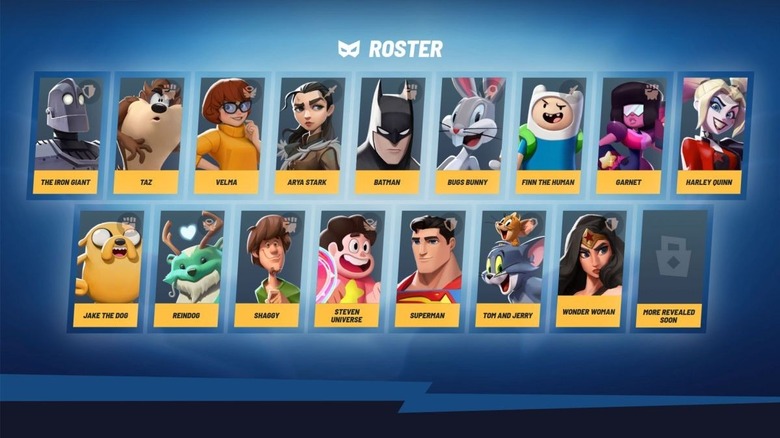Select the Steven Universe card
780x438 pixels.
(x=348, y=268)
